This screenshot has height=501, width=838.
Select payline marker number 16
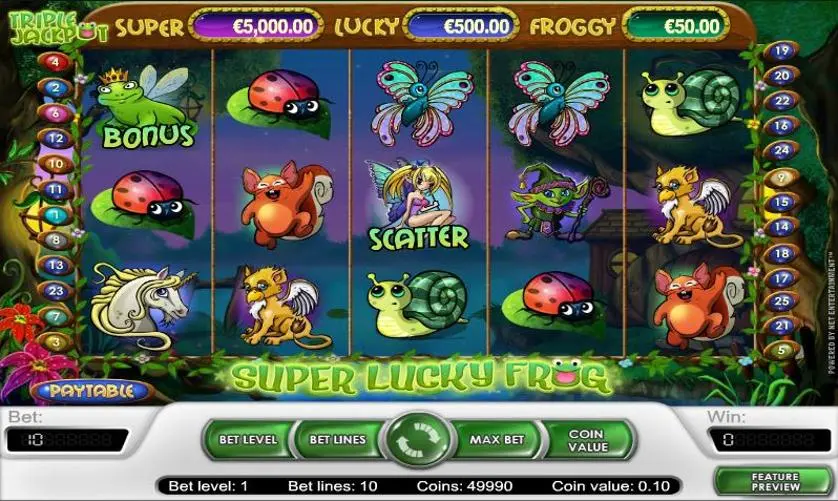coord(783,126)
